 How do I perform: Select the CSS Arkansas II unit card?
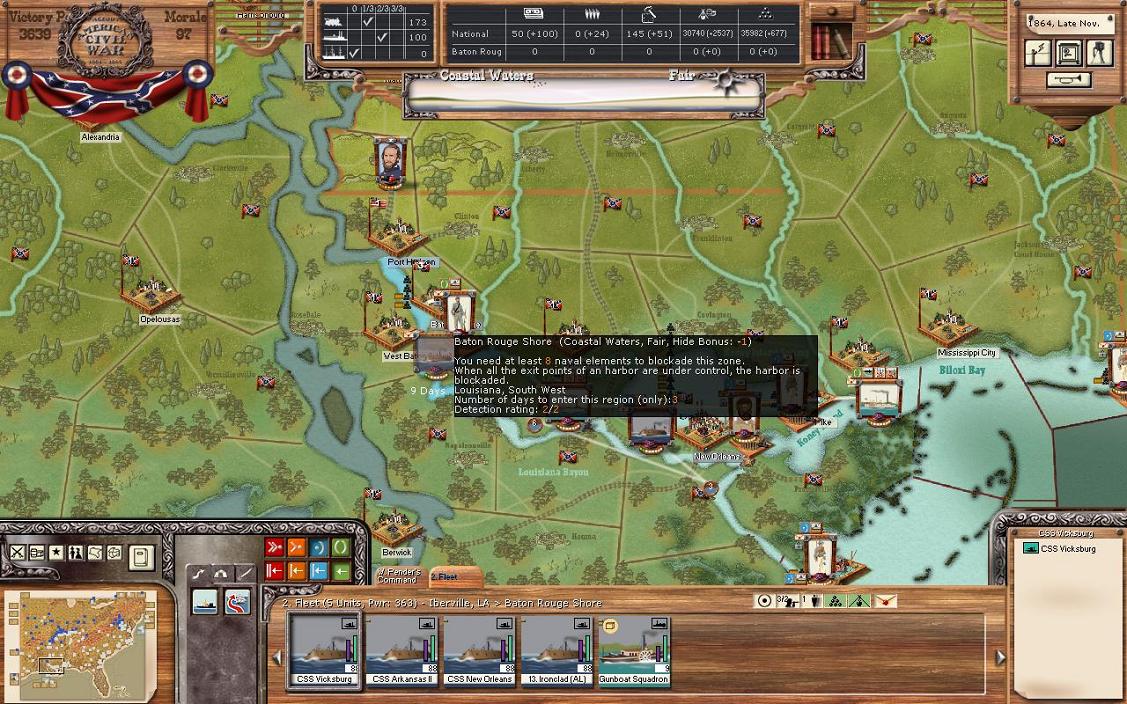402,650
